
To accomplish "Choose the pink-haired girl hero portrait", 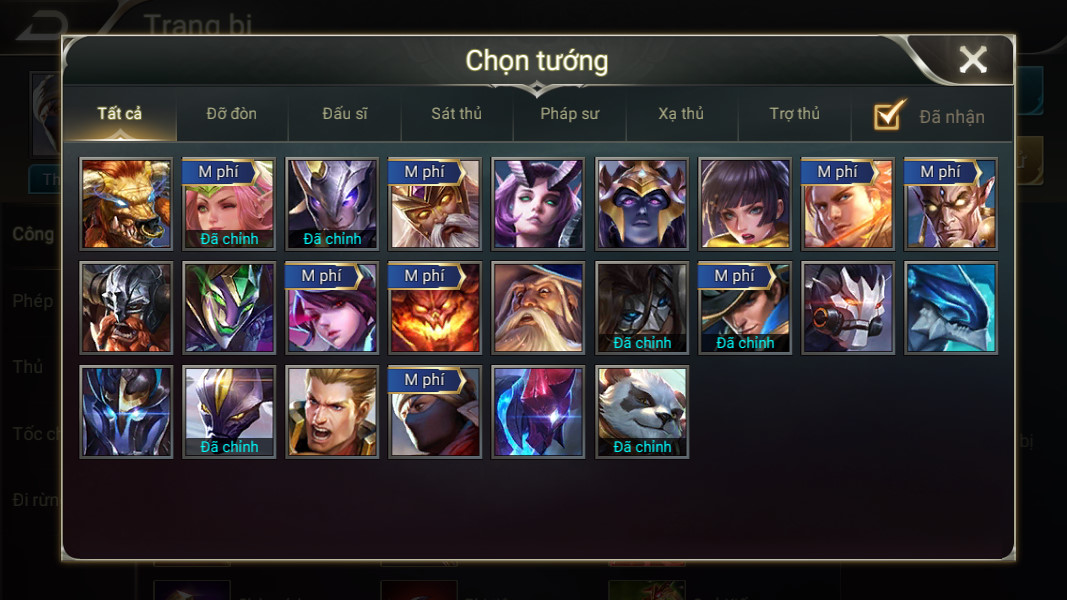I will tap(229, 203).
